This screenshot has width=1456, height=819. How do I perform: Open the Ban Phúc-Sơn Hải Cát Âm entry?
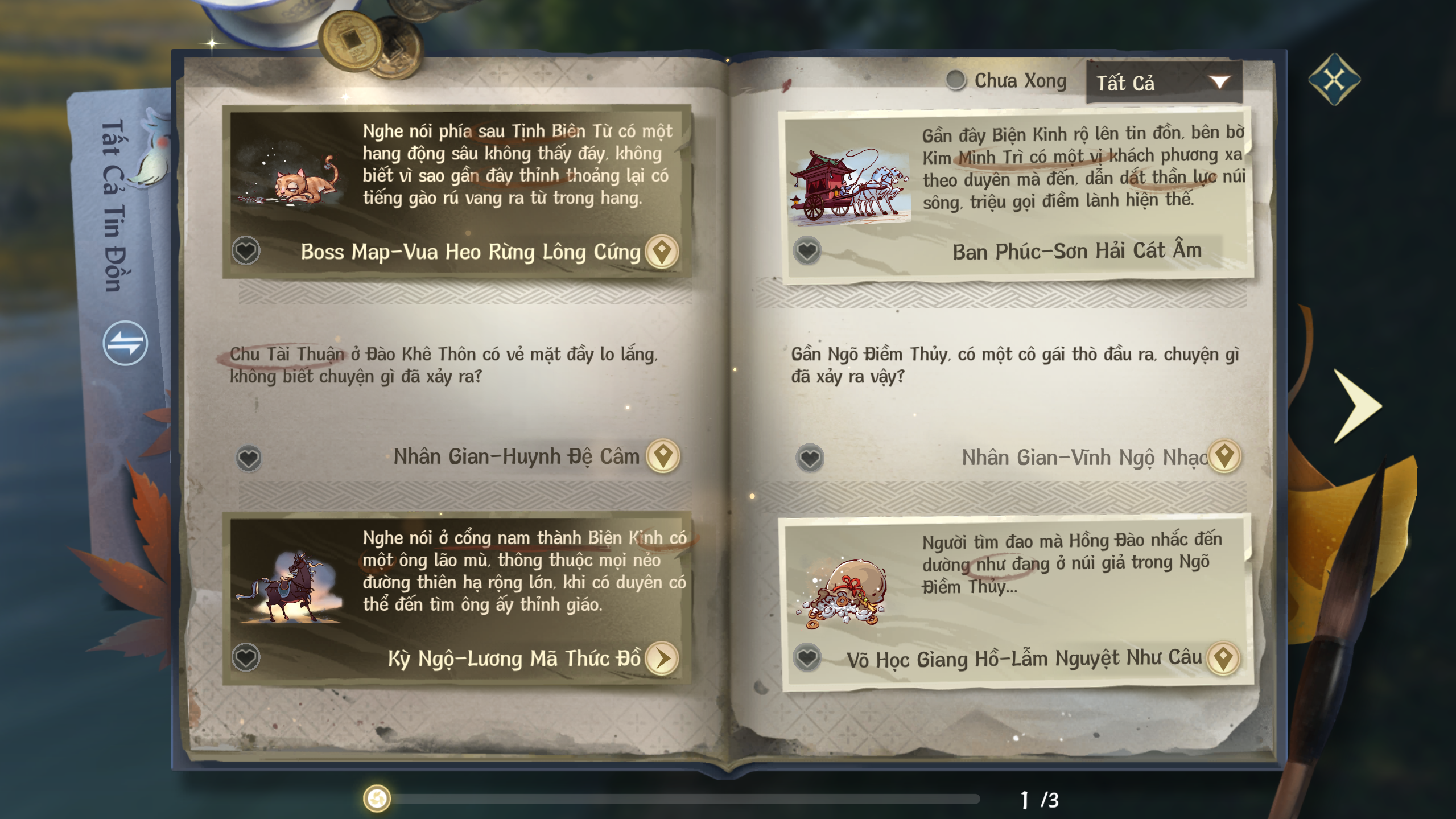(x=1076, y=251)
